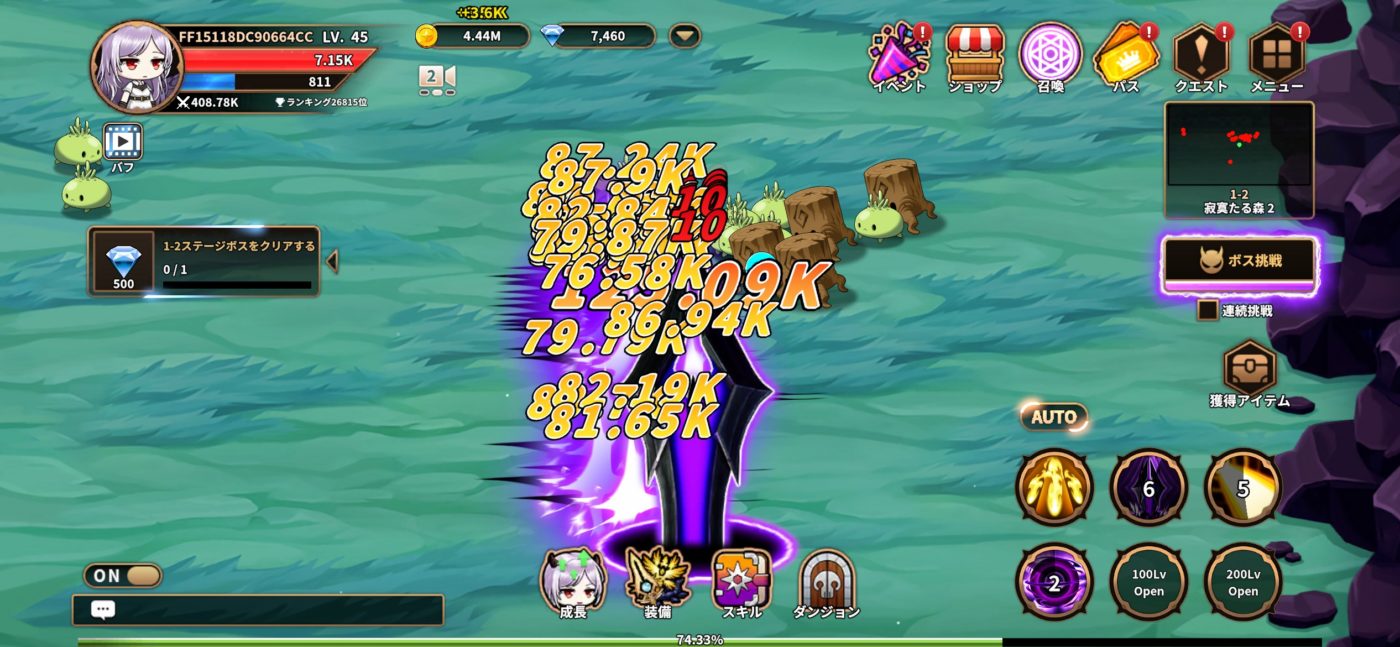Open the クエスト quest list

click(x=1201, y=56)
